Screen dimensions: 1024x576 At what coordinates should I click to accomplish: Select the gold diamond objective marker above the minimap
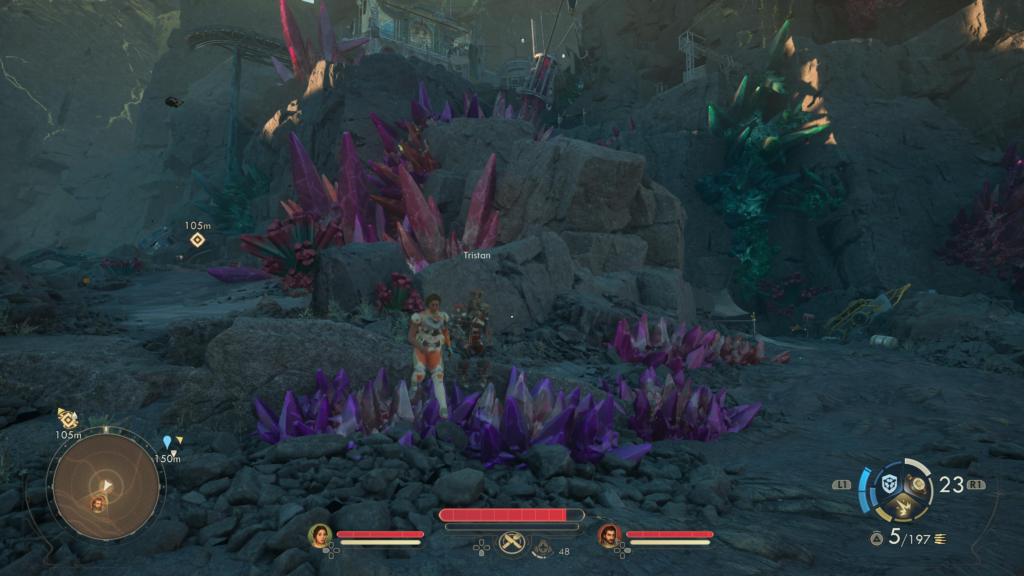68,418
